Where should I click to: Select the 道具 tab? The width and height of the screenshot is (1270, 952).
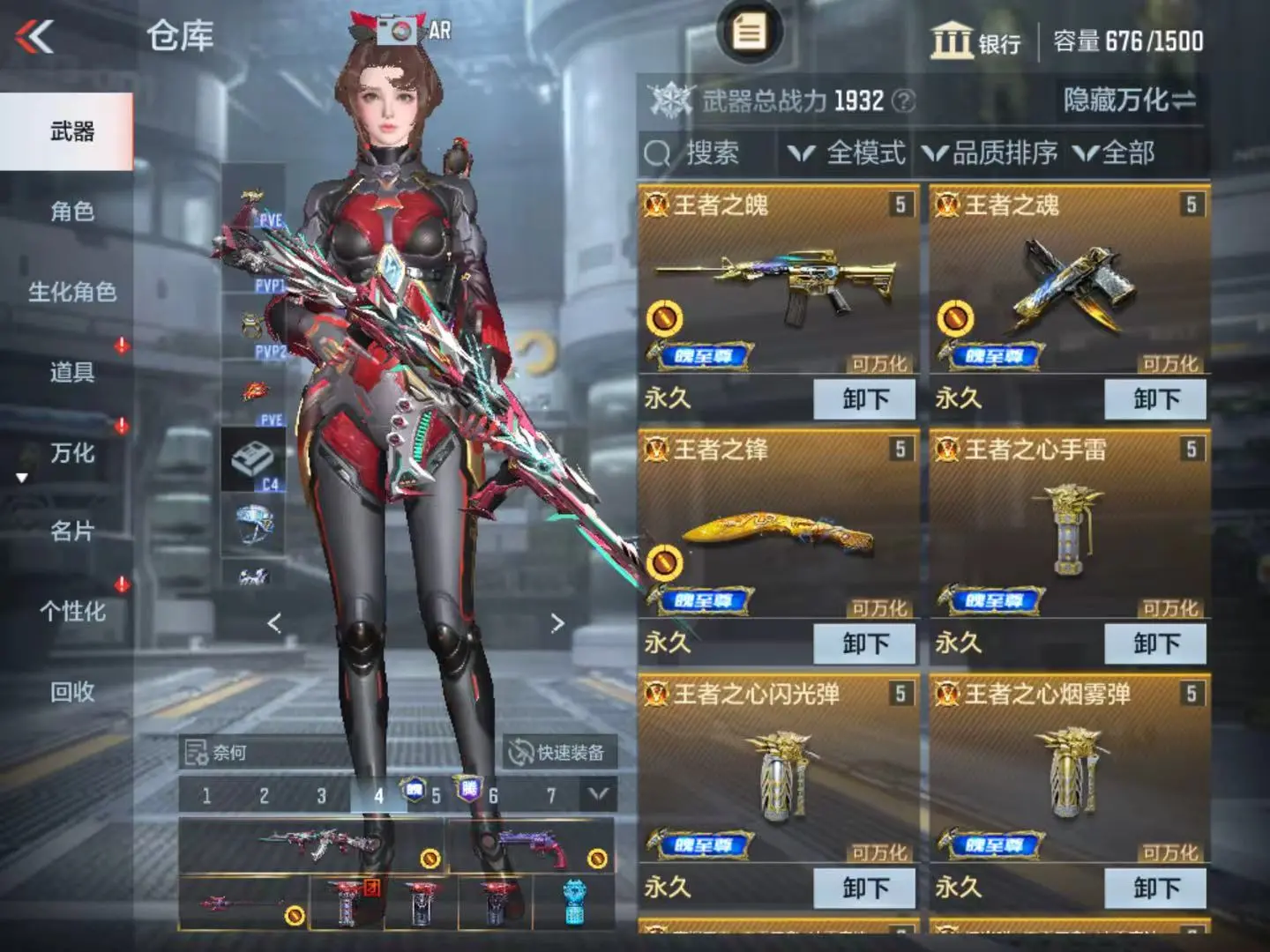tap(71, 372)
